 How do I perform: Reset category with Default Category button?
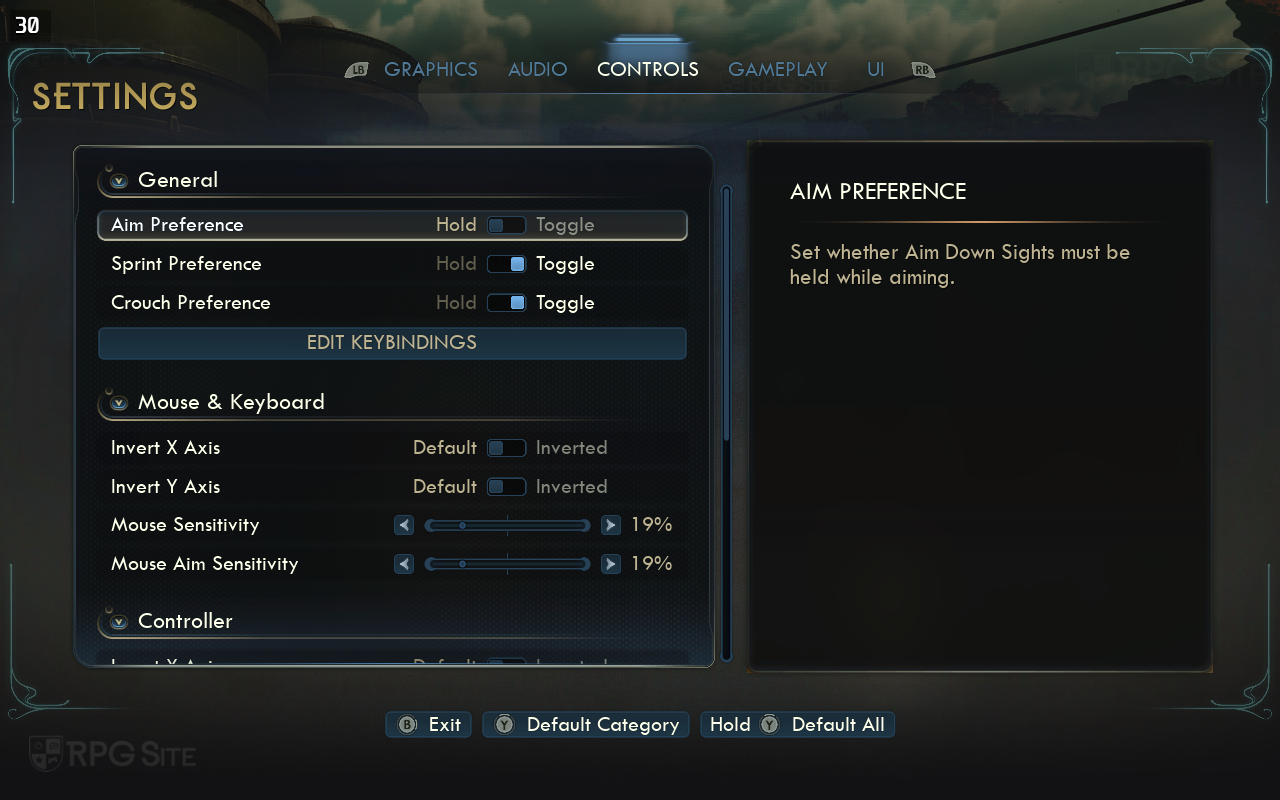pos(587,725)
